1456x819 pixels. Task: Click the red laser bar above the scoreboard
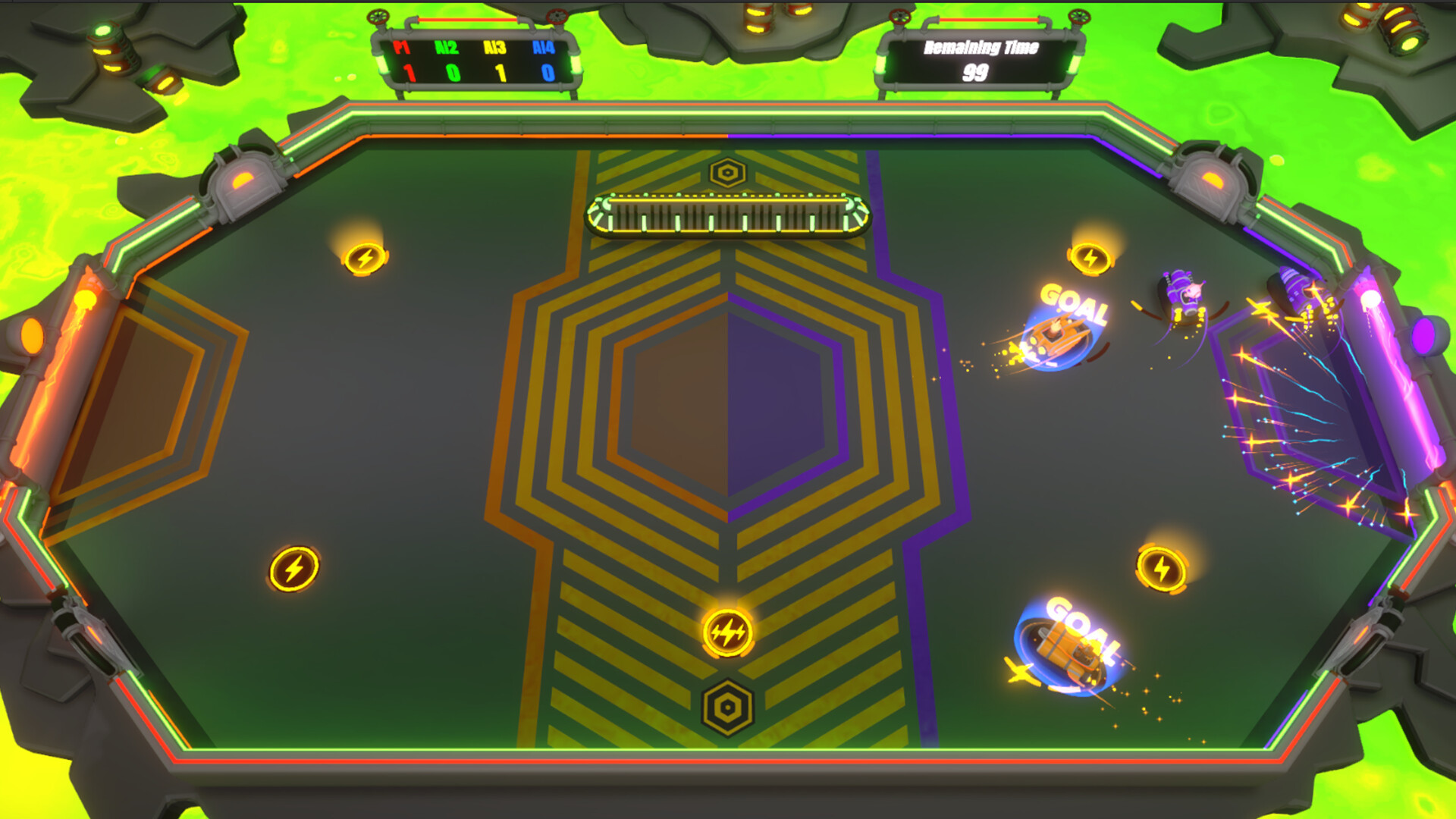(466, 19)
